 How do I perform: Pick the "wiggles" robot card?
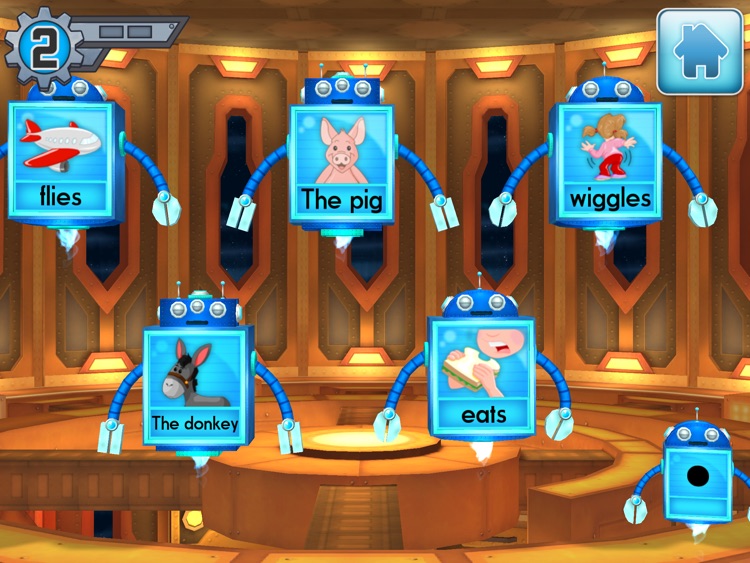point(609,163)
